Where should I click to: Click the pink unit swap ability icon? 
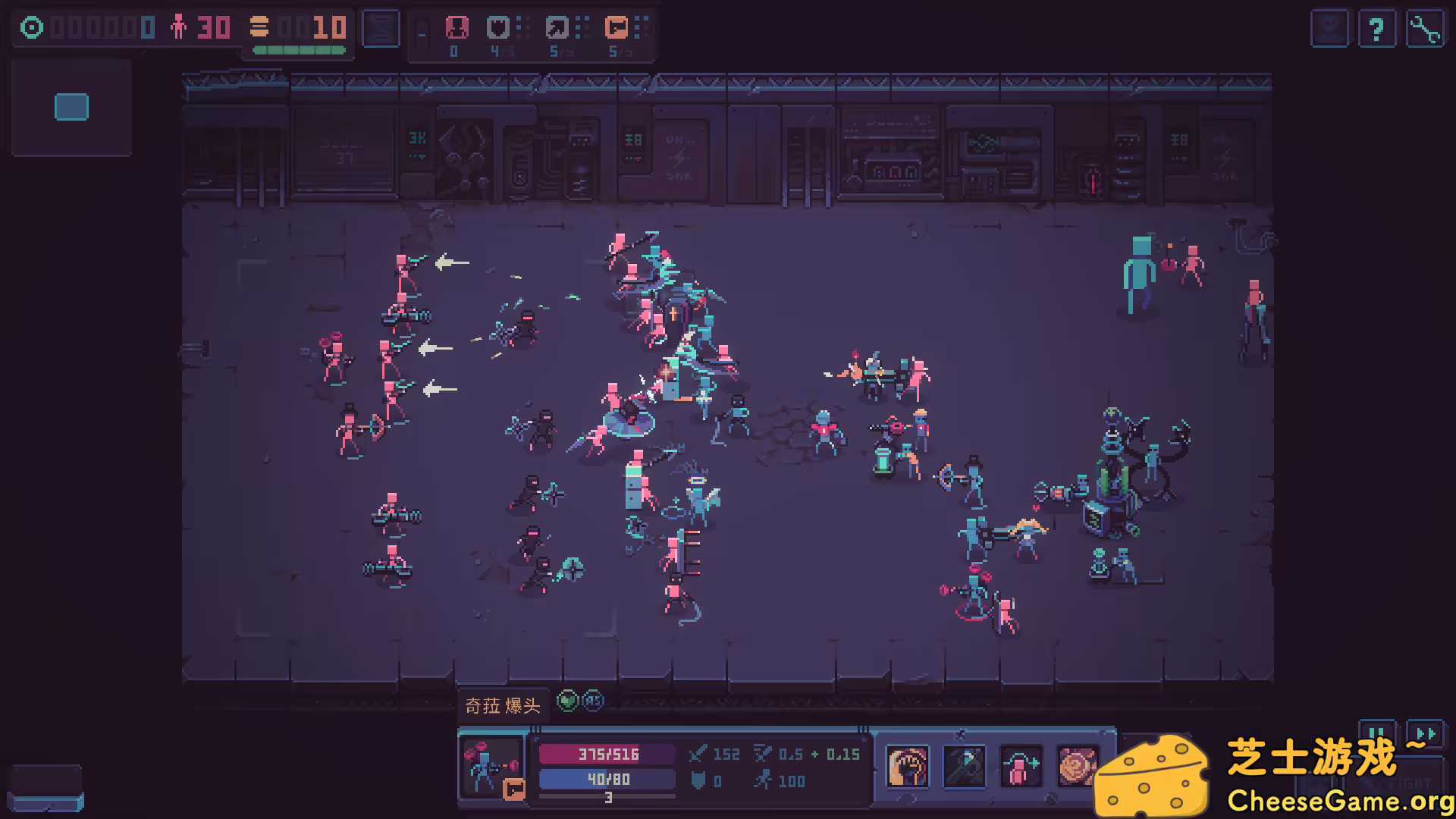pos(1021,768)
